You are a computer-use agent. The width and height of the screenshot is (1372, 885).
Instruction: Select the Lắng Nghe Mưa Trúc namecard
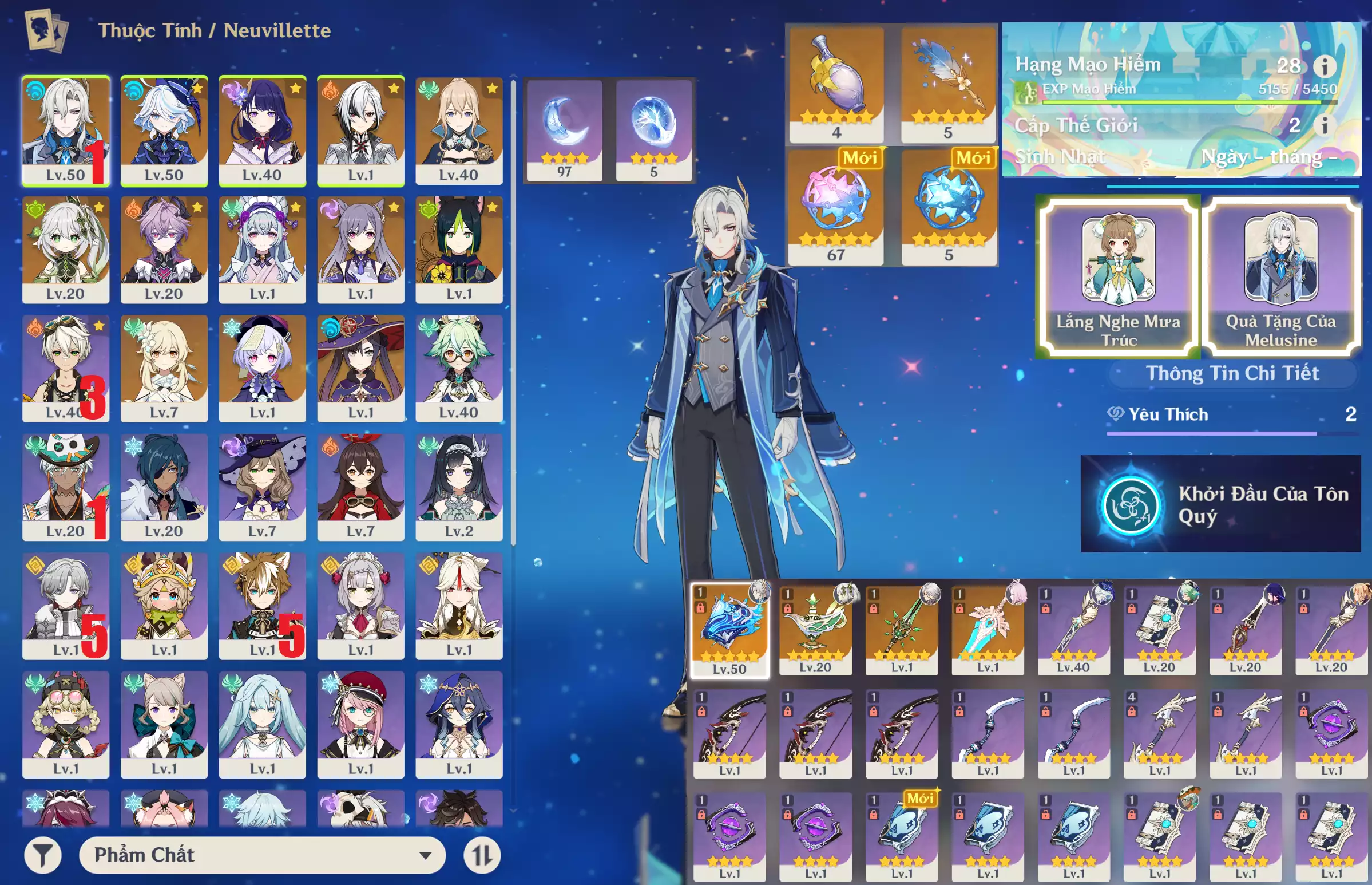click(x=1117, y=277)
